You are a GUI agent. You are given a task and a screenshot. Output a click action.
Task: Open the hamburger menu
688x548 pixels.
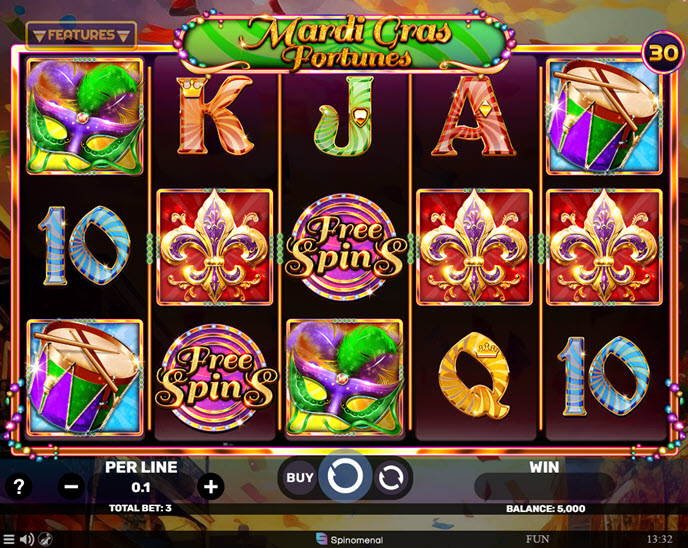pyautogui.click(x=9, y=540)
